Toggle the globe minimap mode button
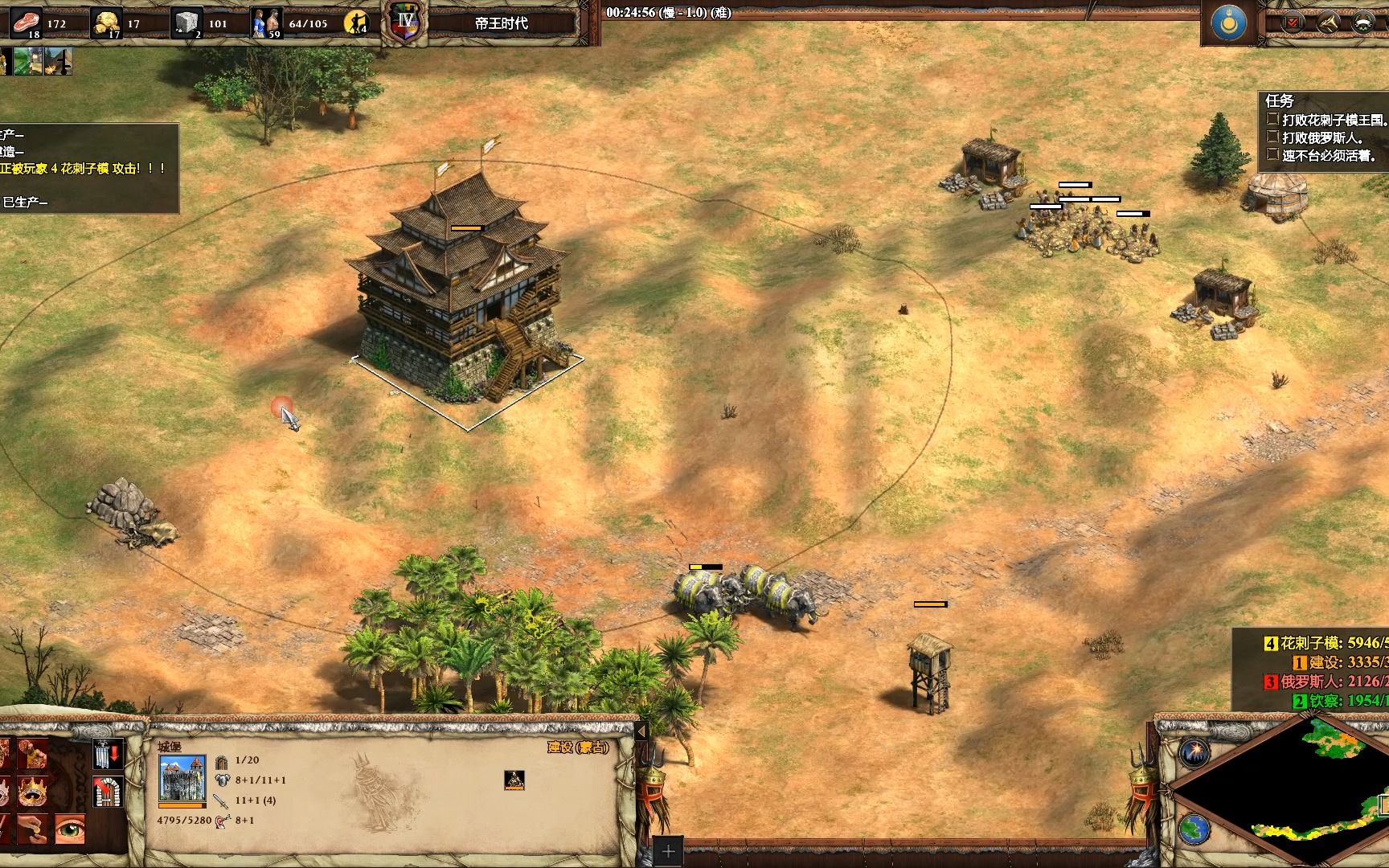1389x868 pixels. [1194, 828]
